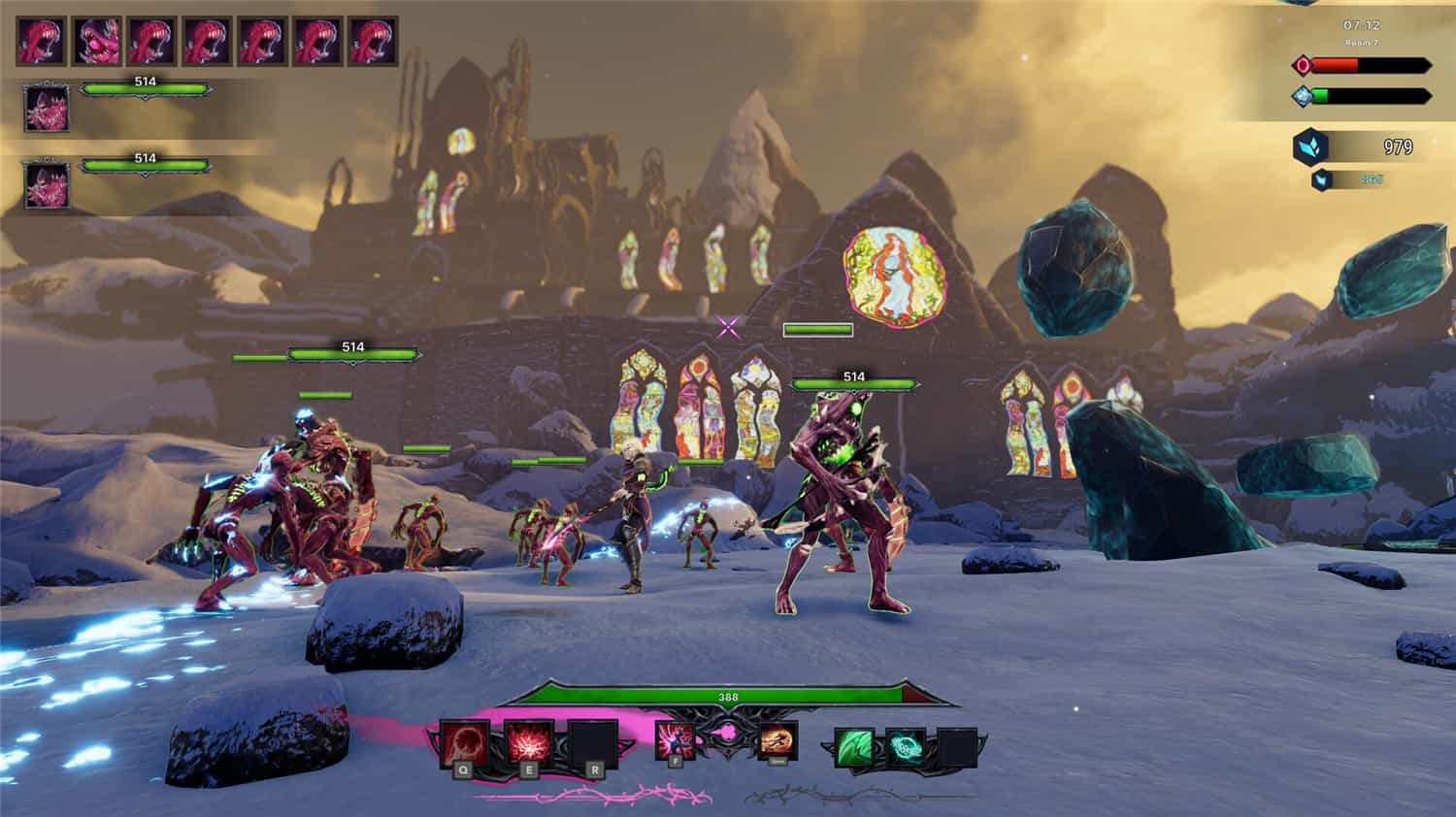Click the smaller hexagonal resource icon below 979
1456x817 pixels.
coord(1321,179)
